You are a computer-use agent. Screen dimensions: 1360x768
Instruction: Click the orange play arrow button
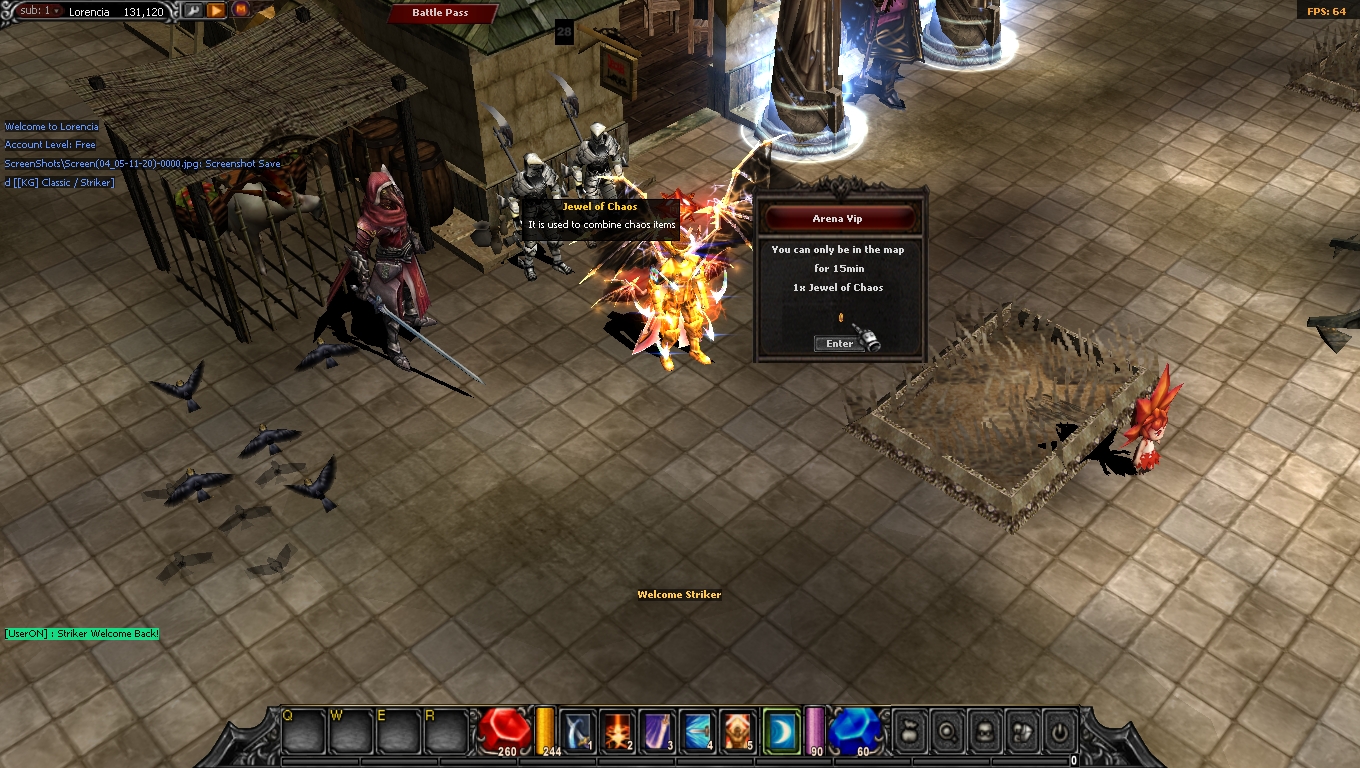(x=215, y=10)
